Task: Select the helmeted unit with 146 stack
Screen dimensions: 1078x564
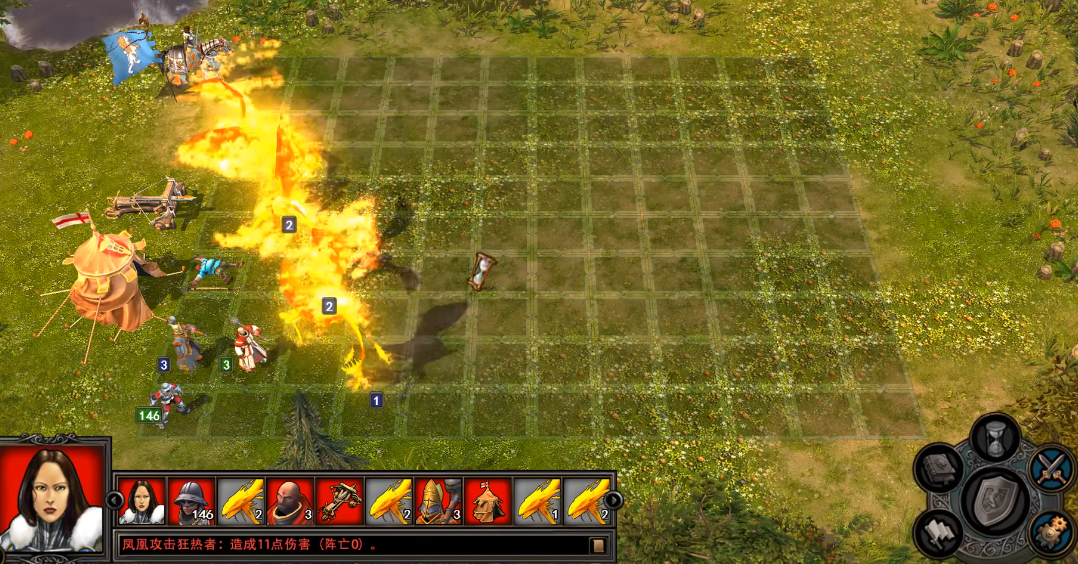Action: 191,501
